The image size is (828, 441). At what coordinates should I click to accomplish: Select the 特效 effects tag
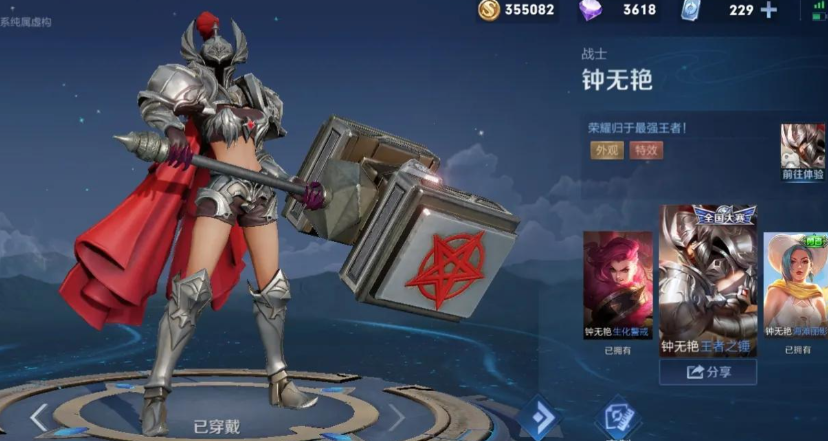[646, 150]
